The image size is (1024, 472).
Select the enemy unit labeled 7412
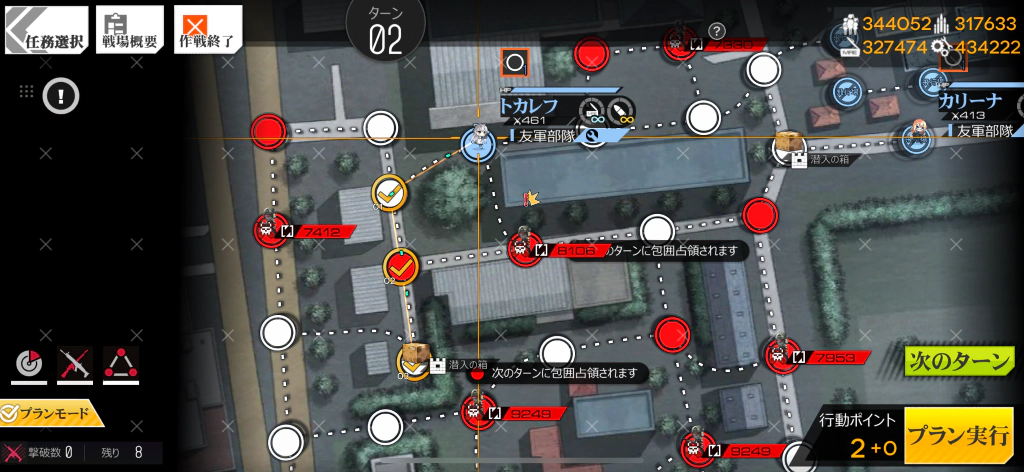pyautogui.click(x=271, y=230)
